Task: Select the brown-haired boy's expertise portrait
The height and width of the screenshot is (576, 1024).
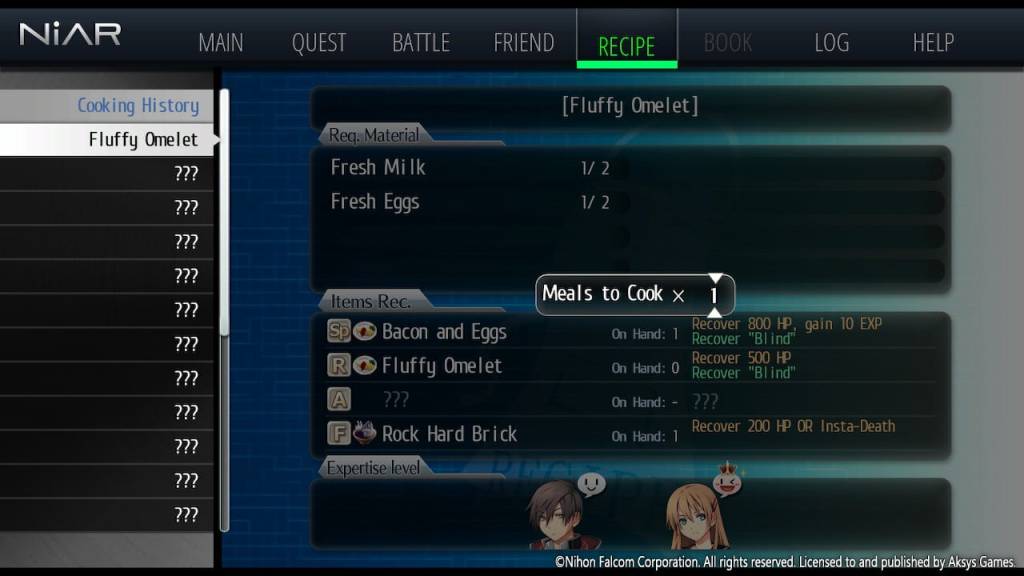Action: pos(554,515)
